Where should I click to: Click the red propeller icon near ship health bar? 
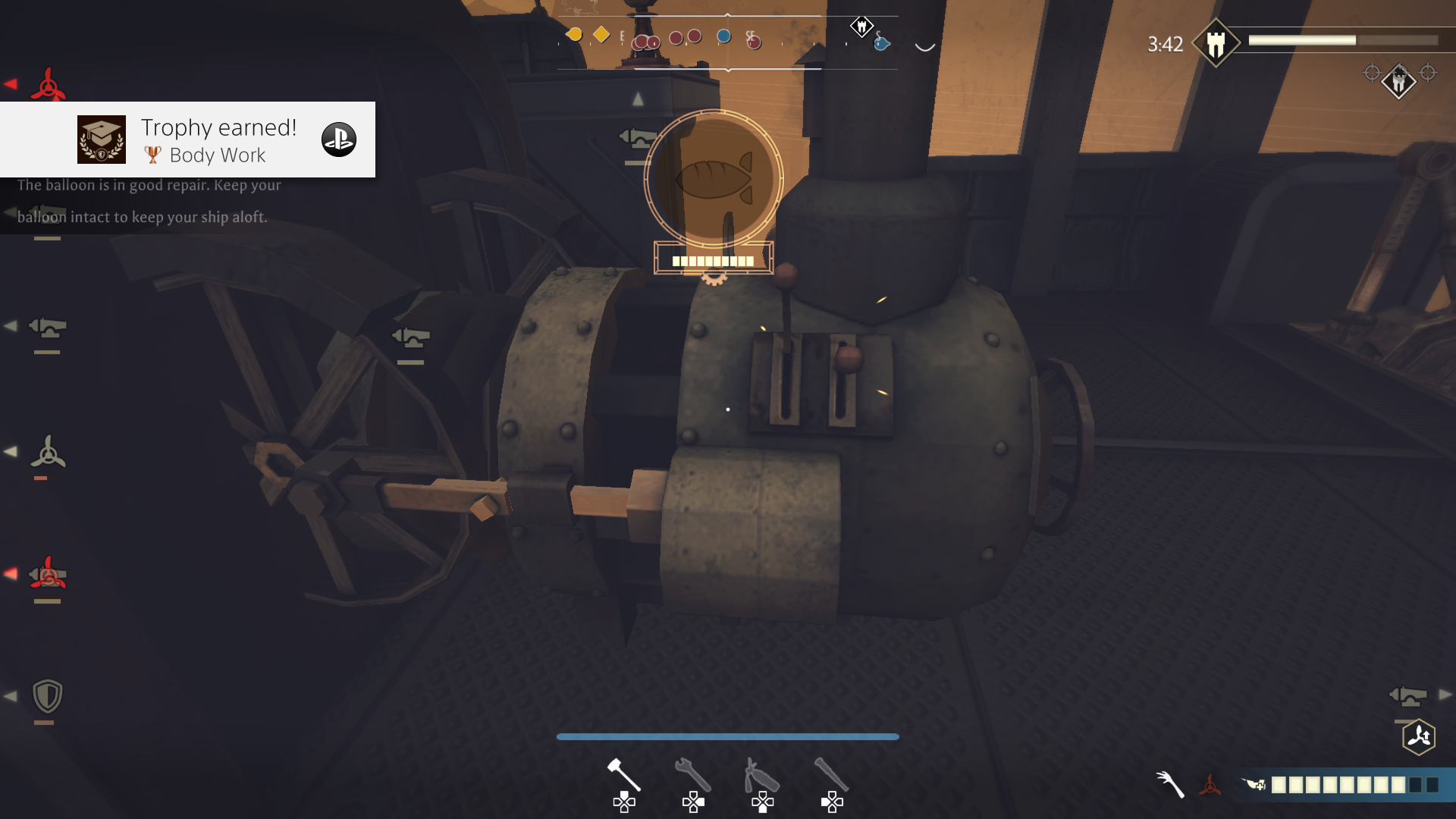(x=1210, y=786)
